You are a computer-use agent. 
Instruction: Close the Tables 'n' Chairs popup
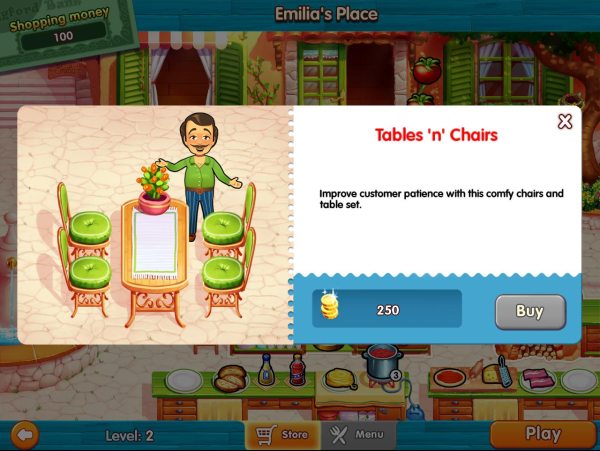tap(565, 122)
